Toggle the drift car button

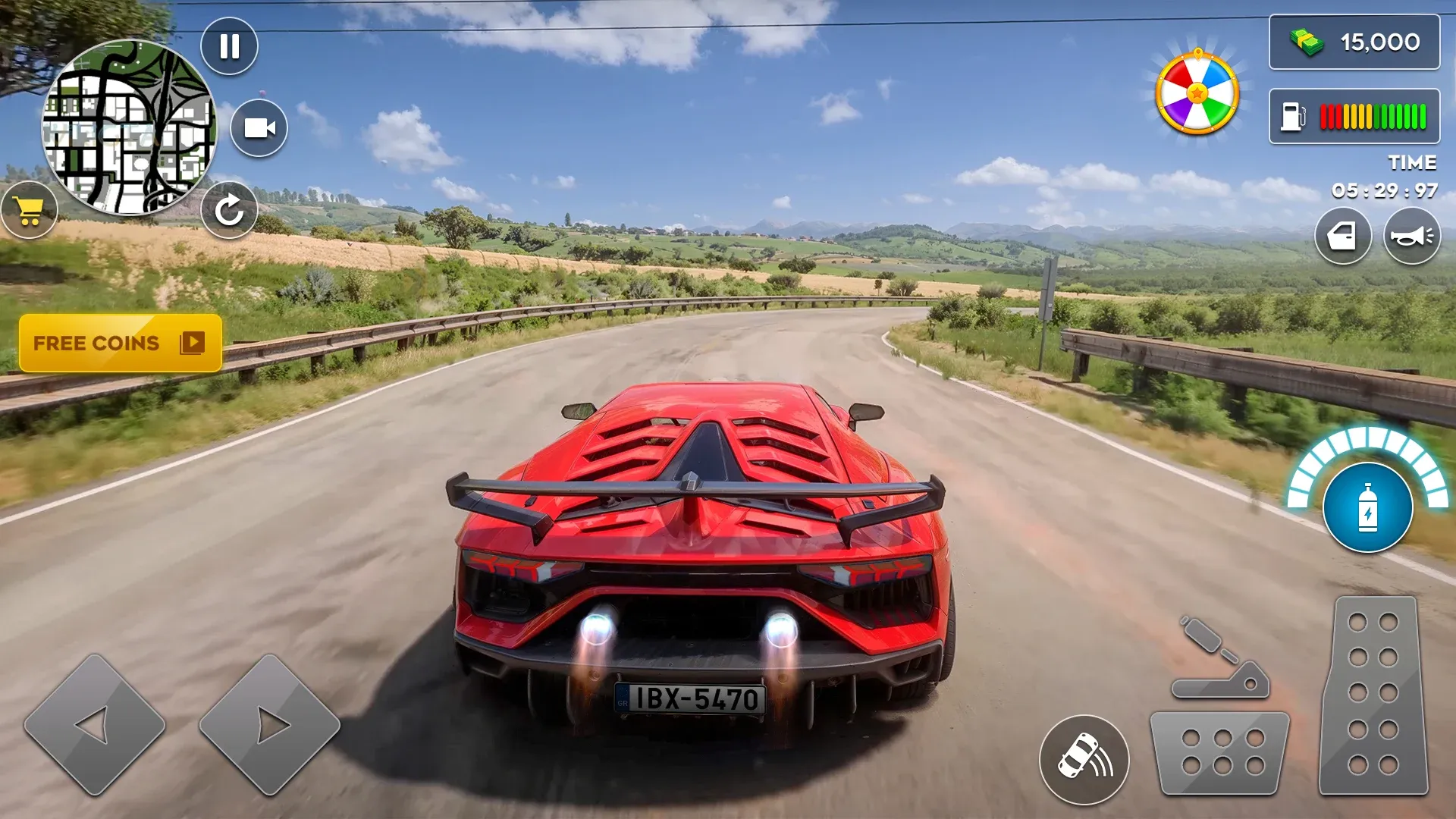[x=1084, y=759]
